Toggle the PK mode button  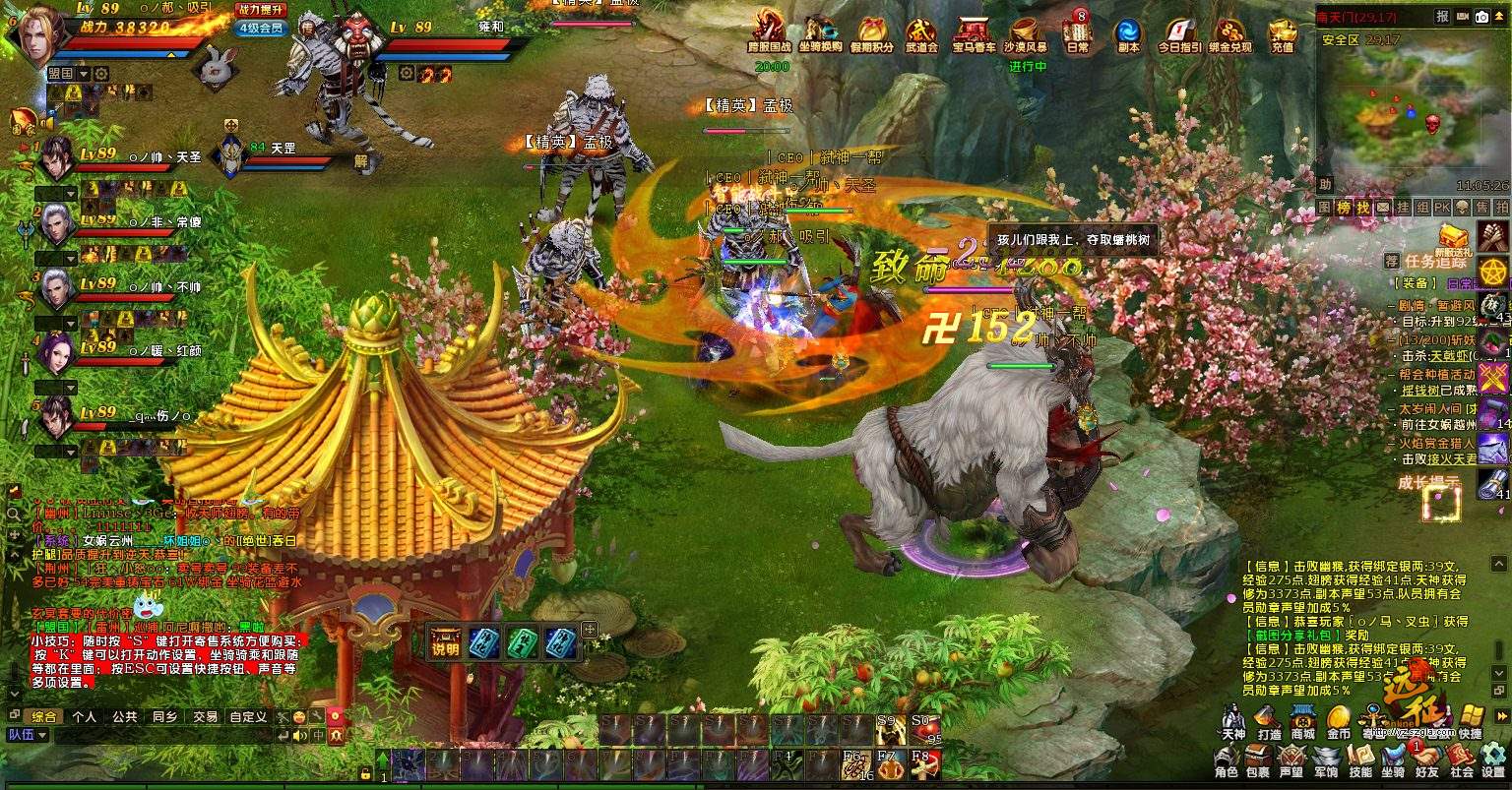1441,208
